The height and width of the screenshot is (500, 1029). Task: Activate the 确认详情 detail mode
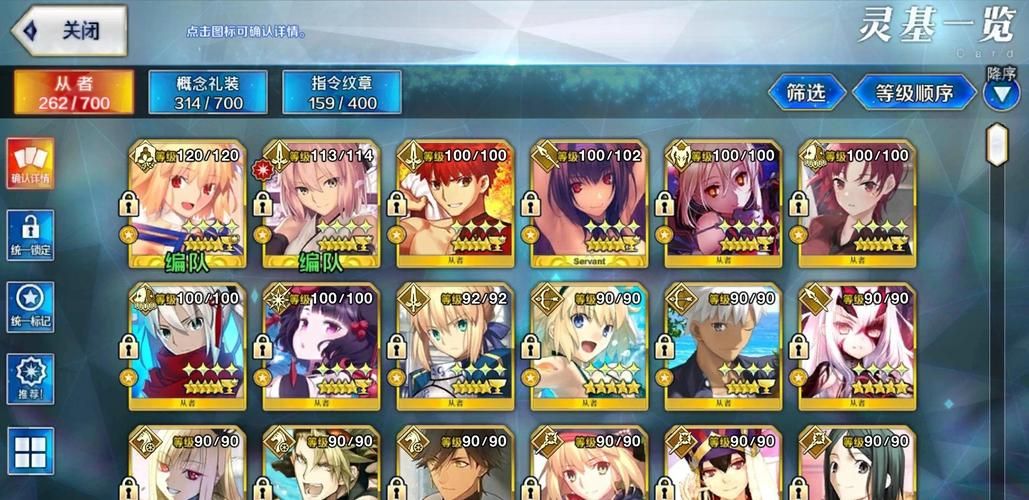pyautogui.click(x=31, y=163)
